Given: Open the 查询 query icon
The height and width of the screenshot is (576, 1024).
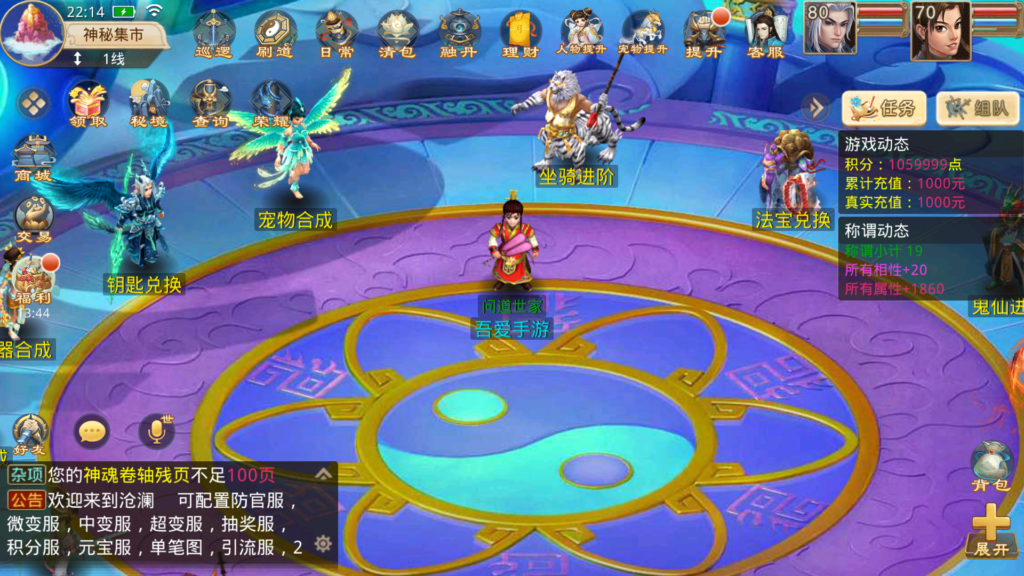Looking at the screenshot, I should tap(210, 103).
